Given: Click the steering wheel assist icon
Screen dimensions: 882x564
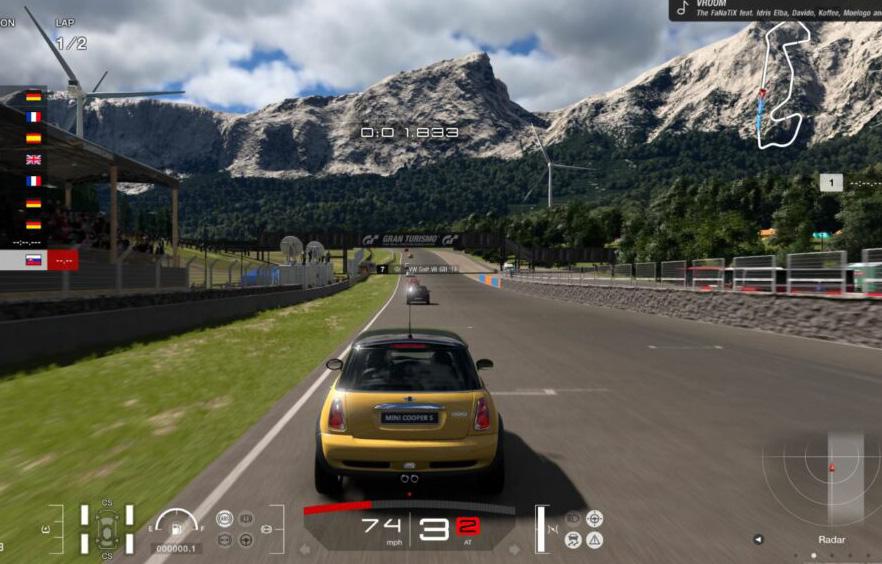Looking at the screenshot, I should [245, 540].
